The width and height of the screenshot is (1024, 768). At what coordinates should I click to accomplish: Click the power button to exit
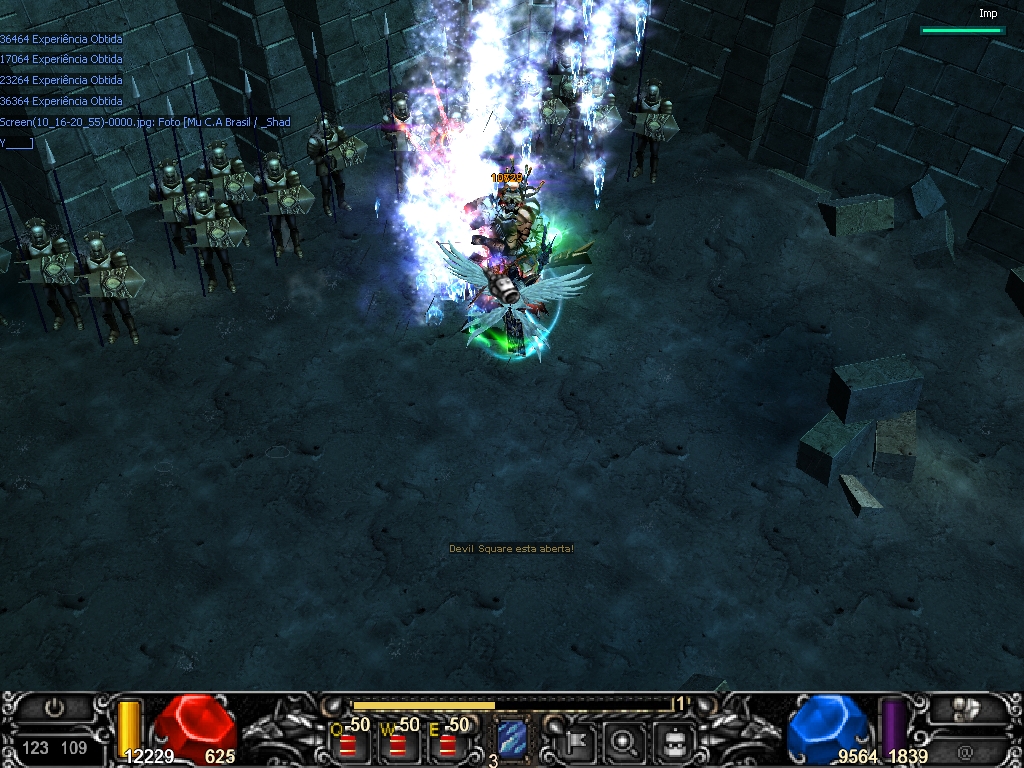tap(54, 708)
